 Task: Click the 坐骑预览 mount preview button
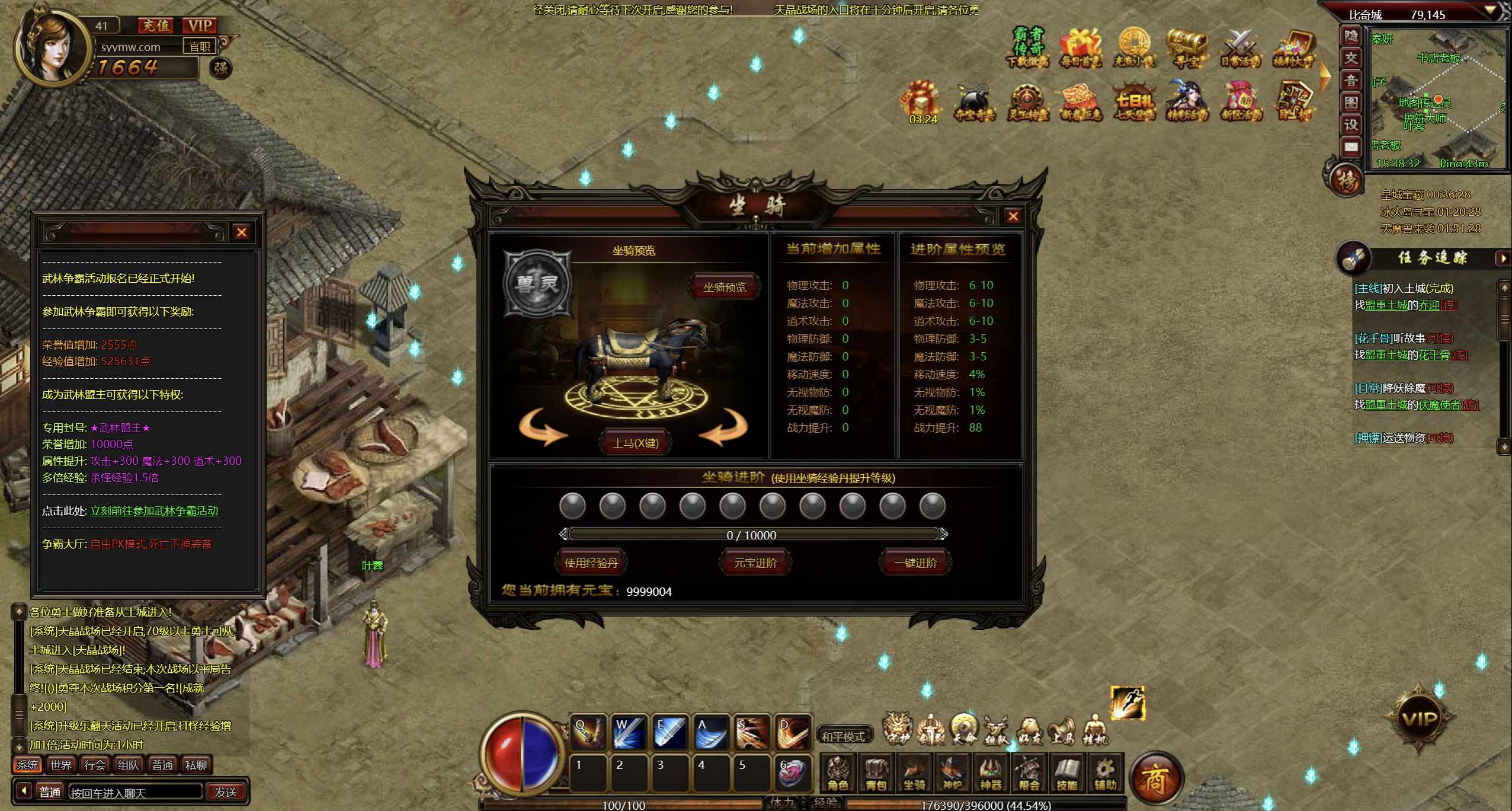coord(724,288)
